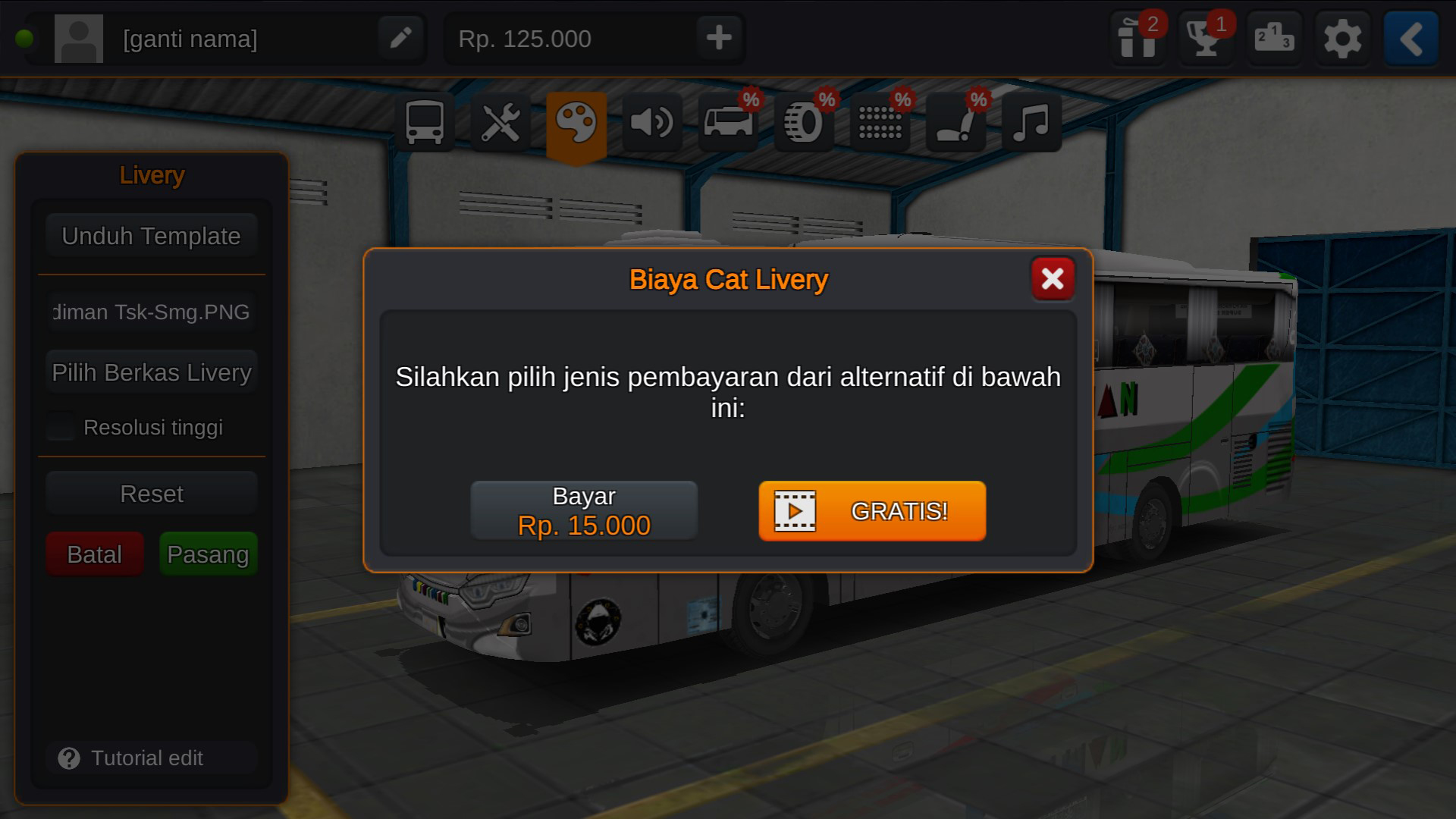This screenshot has height=819, width=1456.
Task: Click the diman Tsk-Smg.PNG file field
Action: (x=150, y=312)
